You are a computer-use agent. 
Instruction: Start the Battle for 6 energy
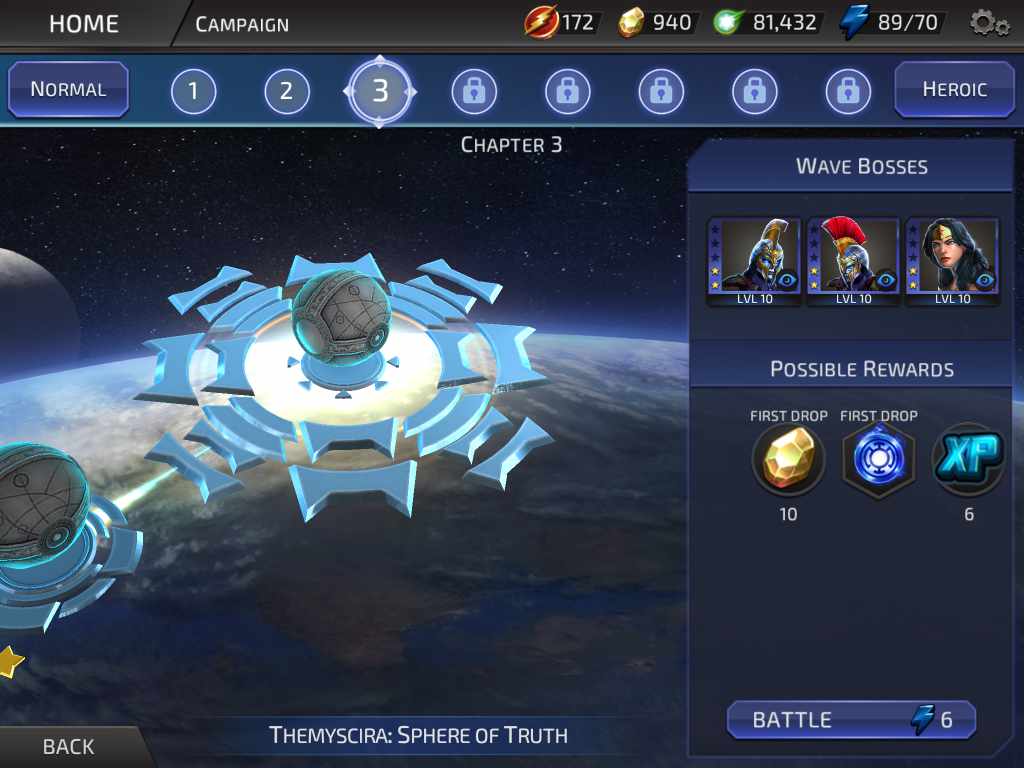[851, 720]
